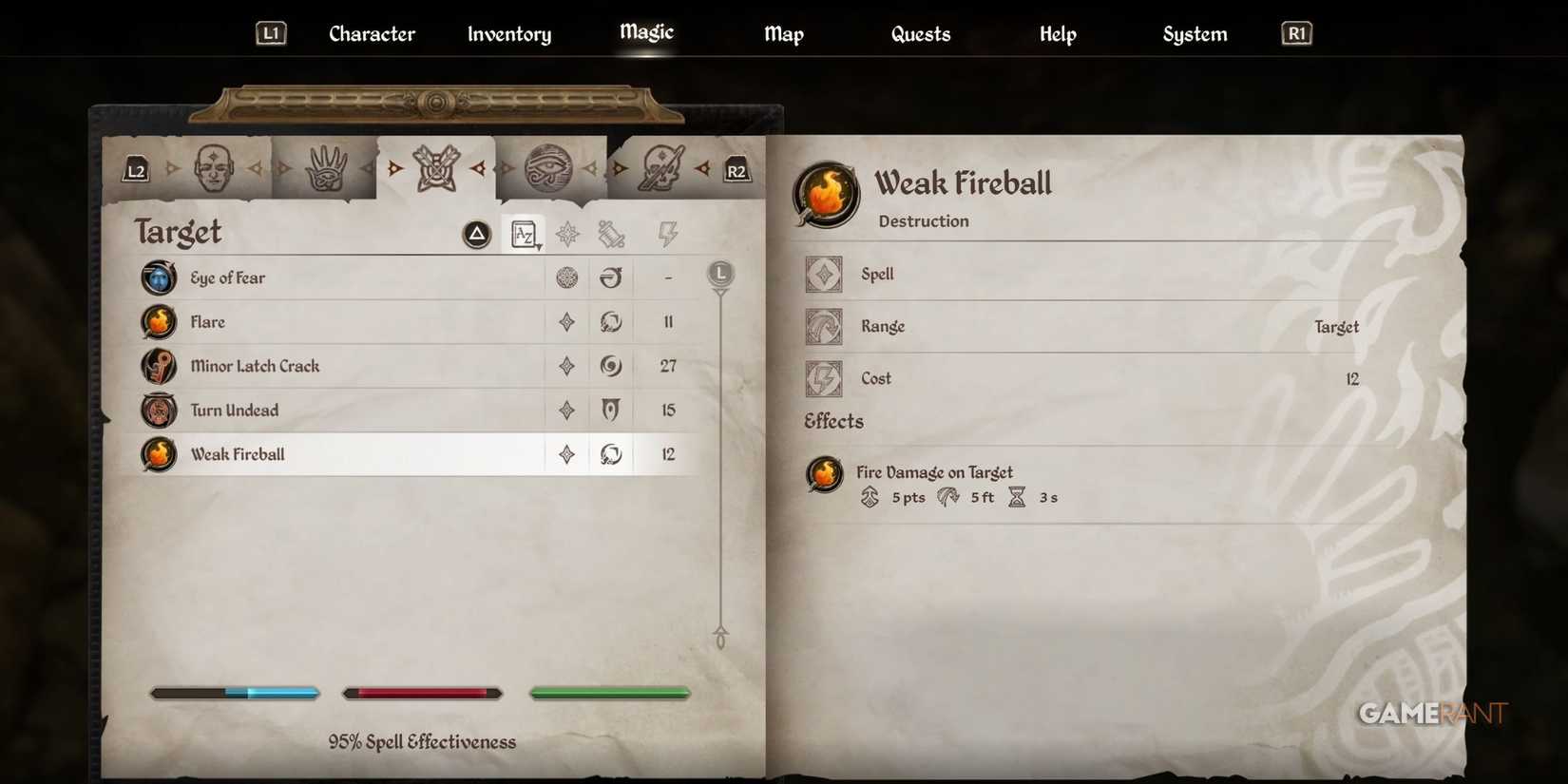Click the Fire Damage on Target effect icon
Image resolution: width=1568 pixels, height=784 pixels.
[x=823, y=474]
